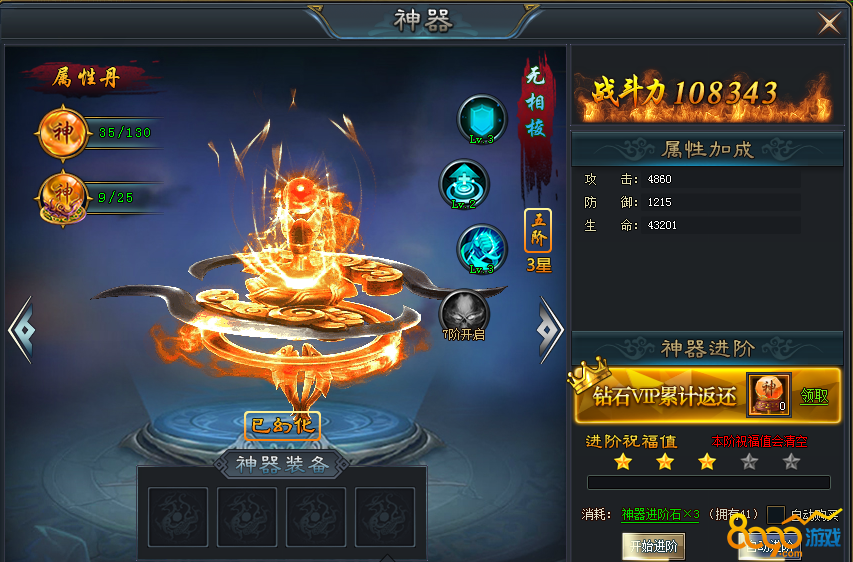Click the locked skull skill icon

(463, 311)
